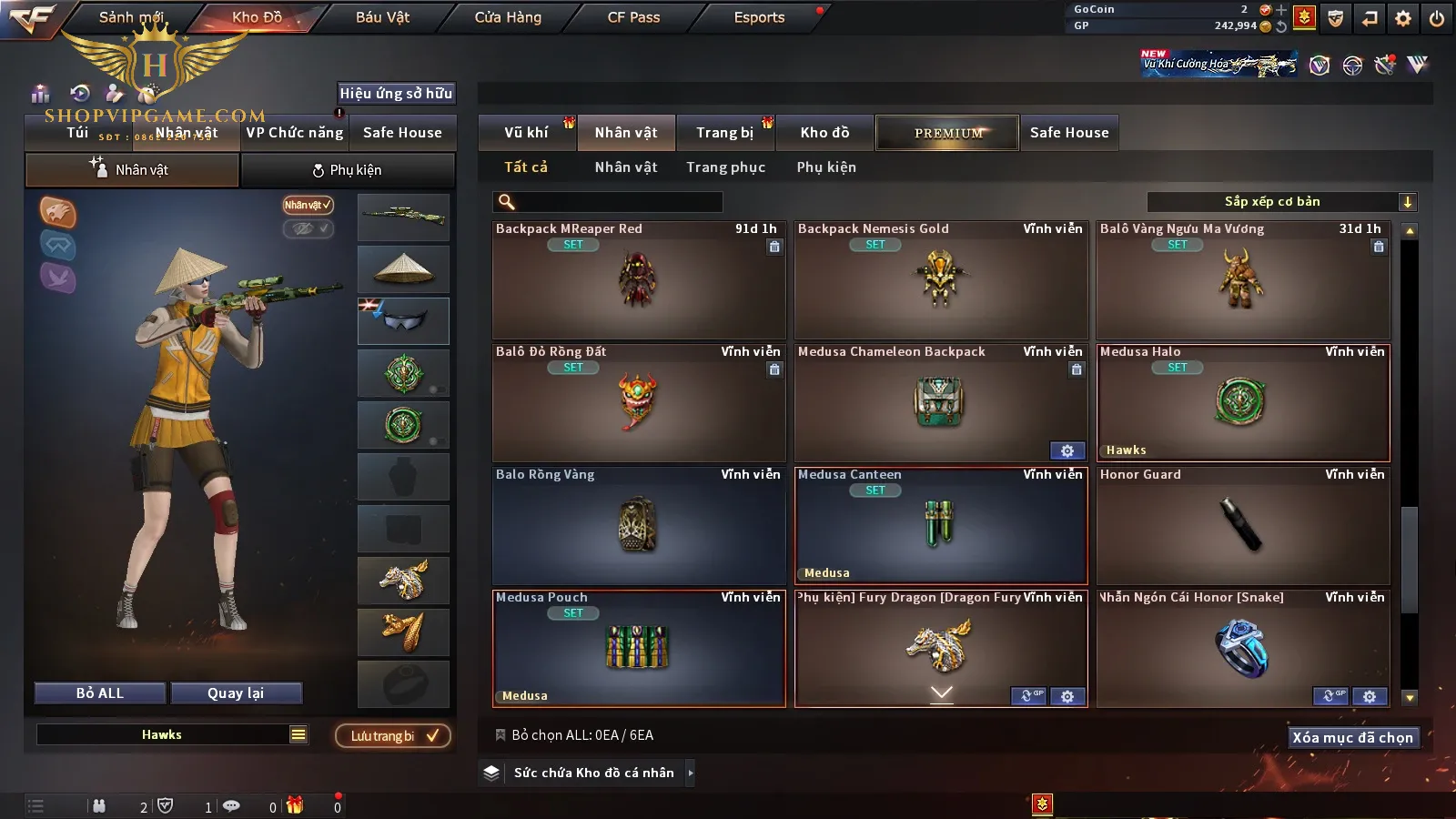The width and height of the screenshot is (1456, 819).
Task: Pick the Balo Rồng Vàng item
Action: pos(639,526)
